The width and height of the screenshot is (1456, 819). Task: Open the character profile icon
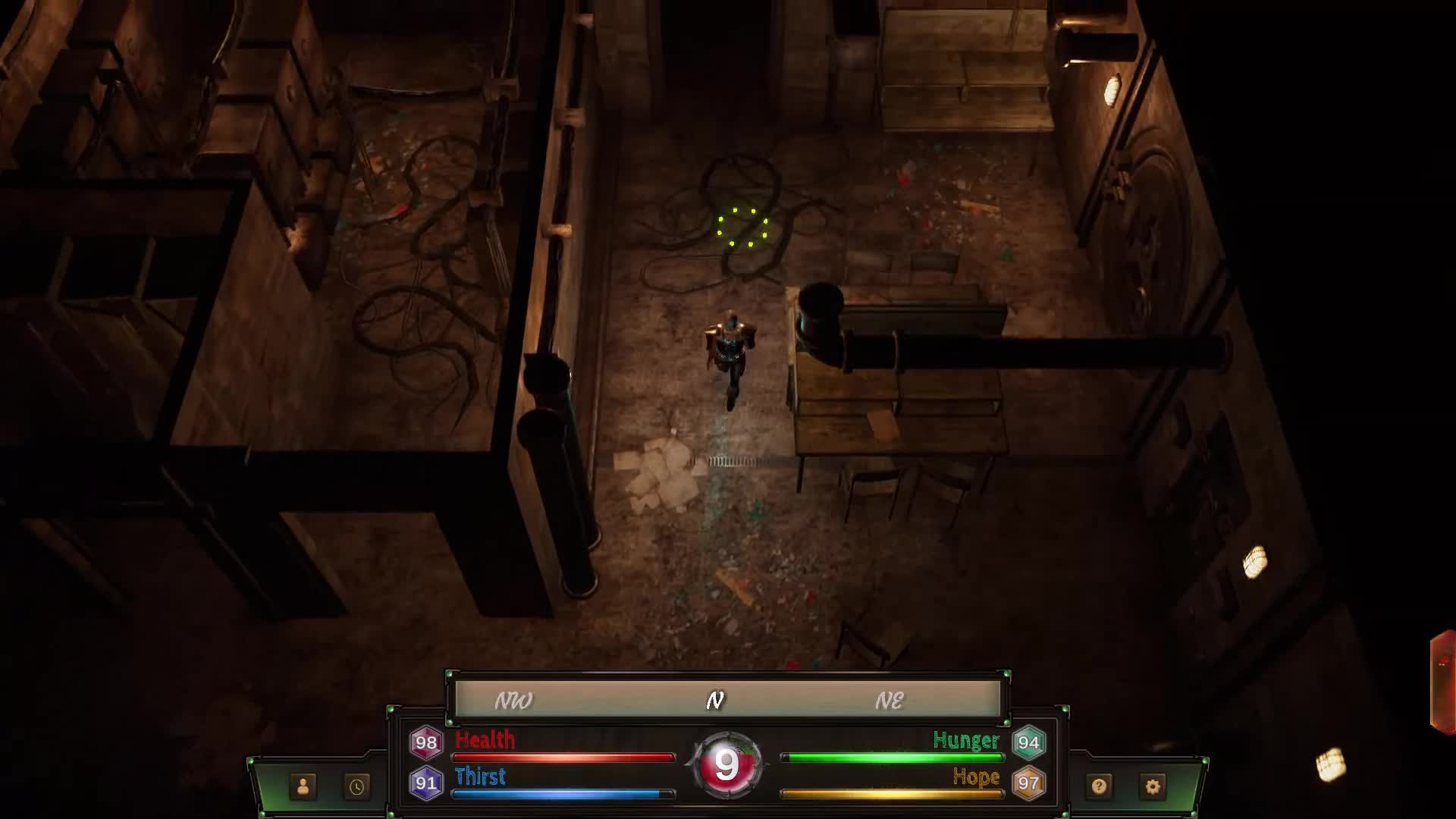tap(303, 787)
